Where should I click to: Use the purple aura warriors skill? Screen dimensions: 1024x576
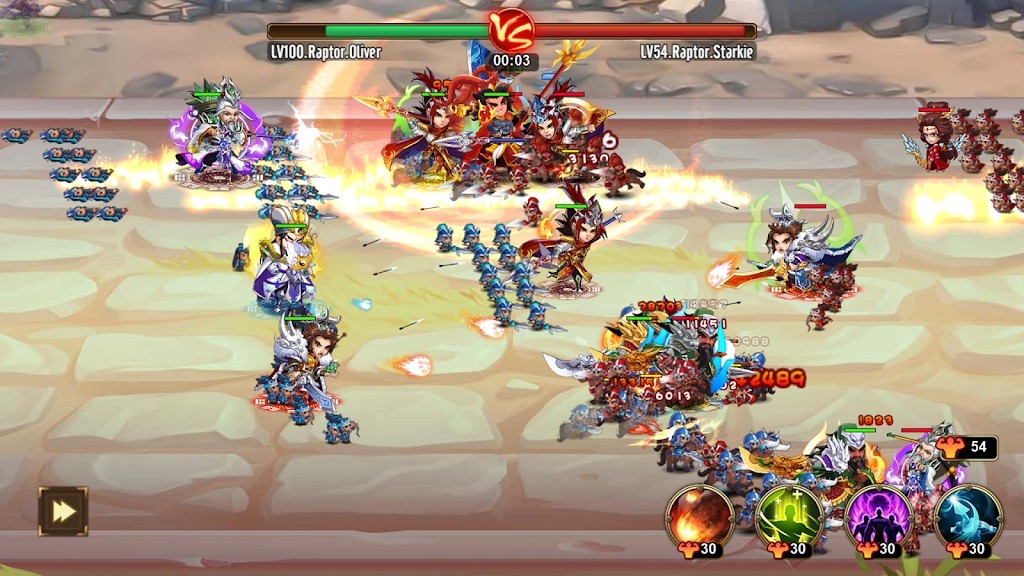coord(878,515)
